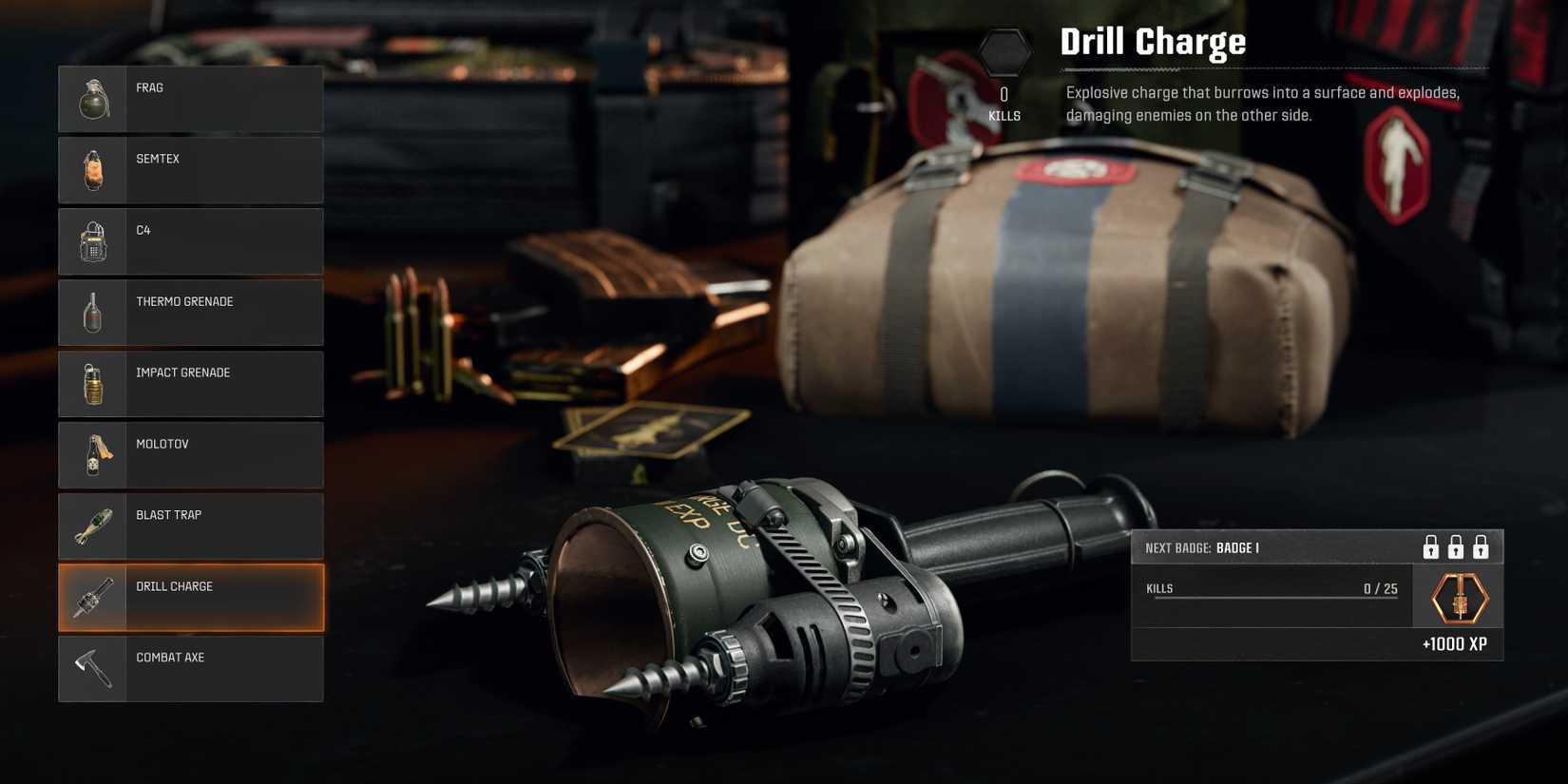
Task: Click the Badge I reward hexagon icon
Action: click(1458, 597)
